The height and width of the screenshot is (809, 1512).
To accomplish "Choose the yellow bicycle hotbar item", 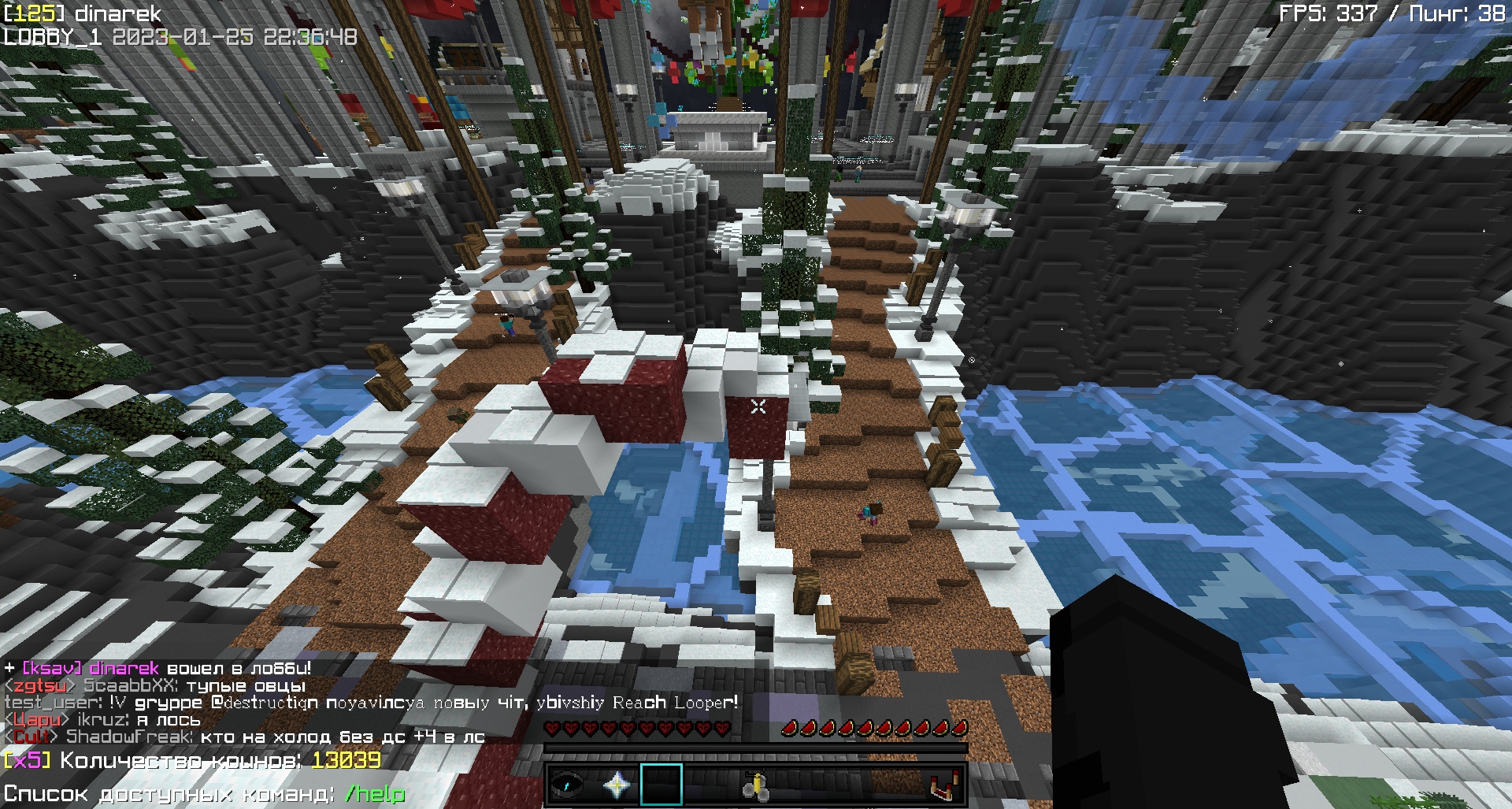I will click(755, 785).
